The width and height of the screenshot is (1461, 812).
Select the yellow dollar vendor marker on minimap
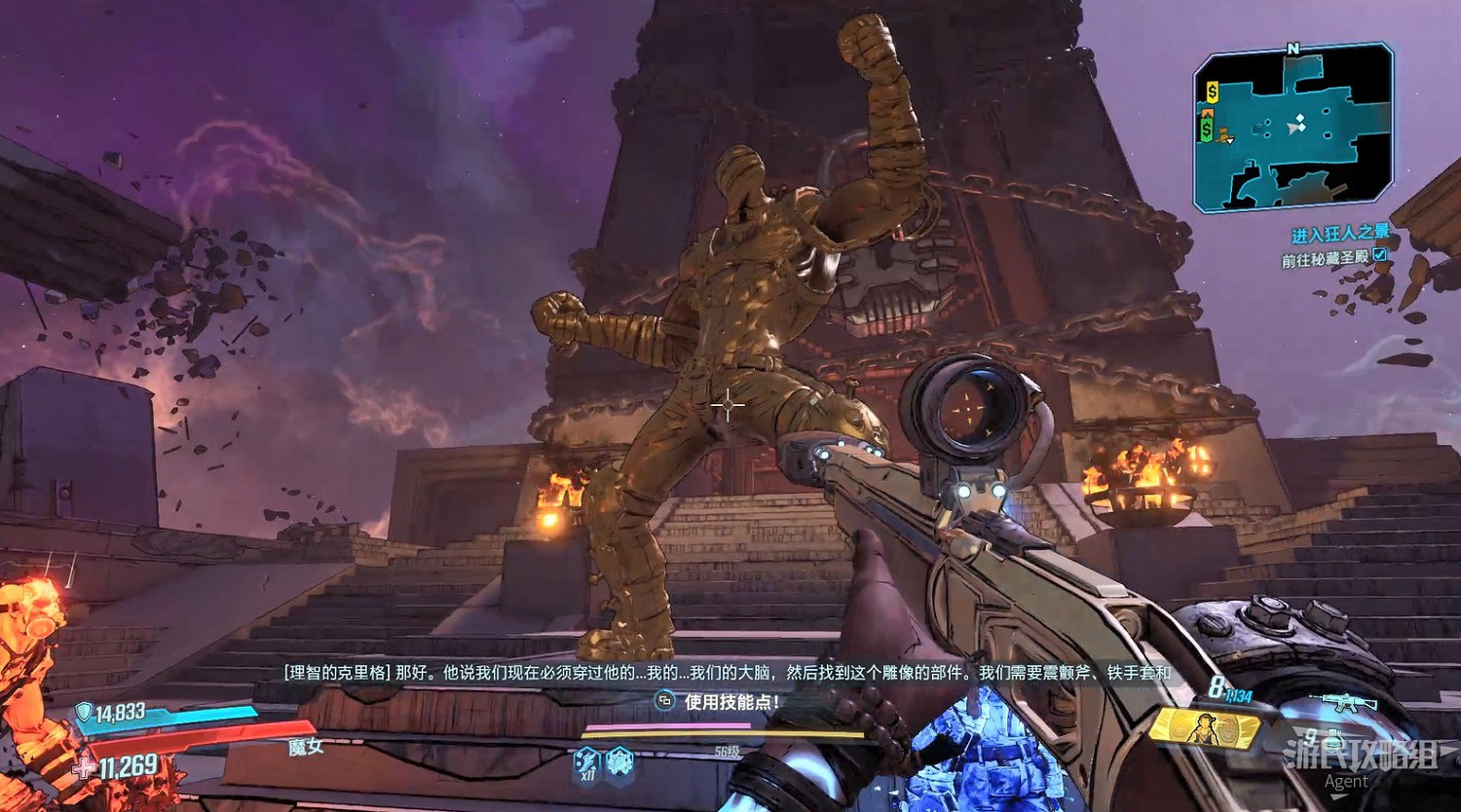(x=1212, y=92)
